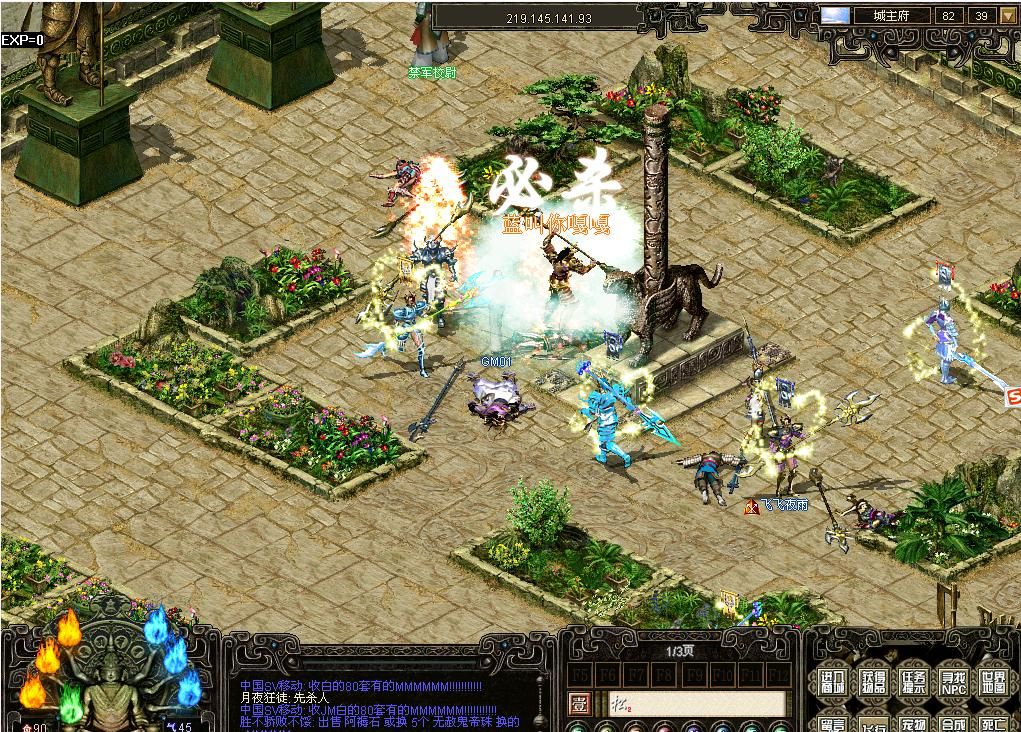Click the minimap icon beside 城主府
Viewport: 1021px width, 732px height.
[835, 16]
